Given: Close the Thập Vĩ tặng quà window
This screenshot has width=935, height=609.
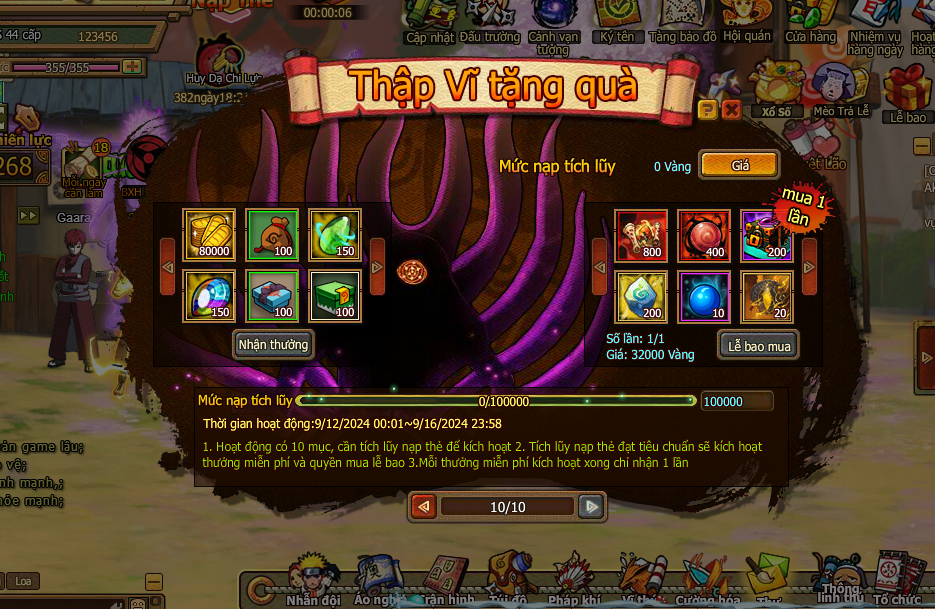Looking at the screenshot, I should 731,110.
